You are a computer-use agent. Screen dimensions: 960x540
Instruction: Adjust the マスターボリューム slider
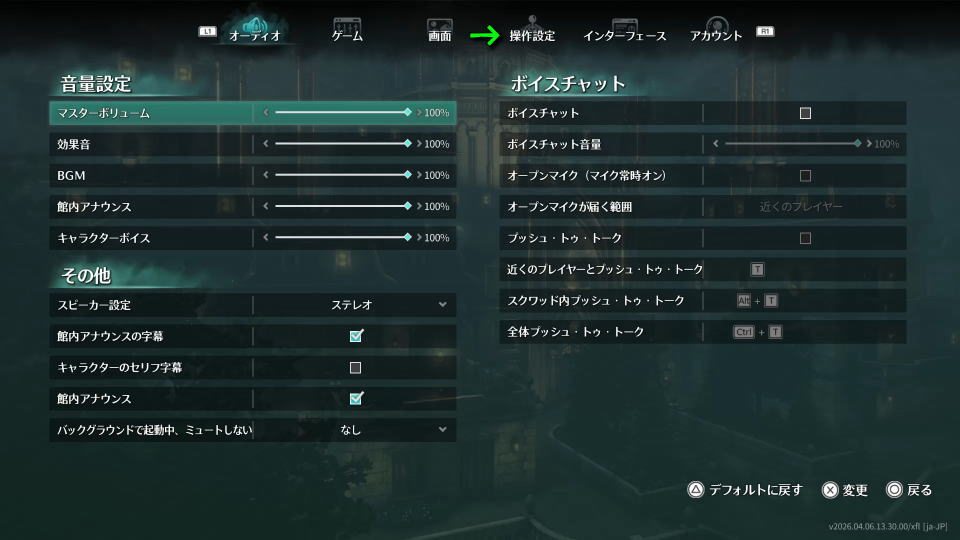click(341, 113)
